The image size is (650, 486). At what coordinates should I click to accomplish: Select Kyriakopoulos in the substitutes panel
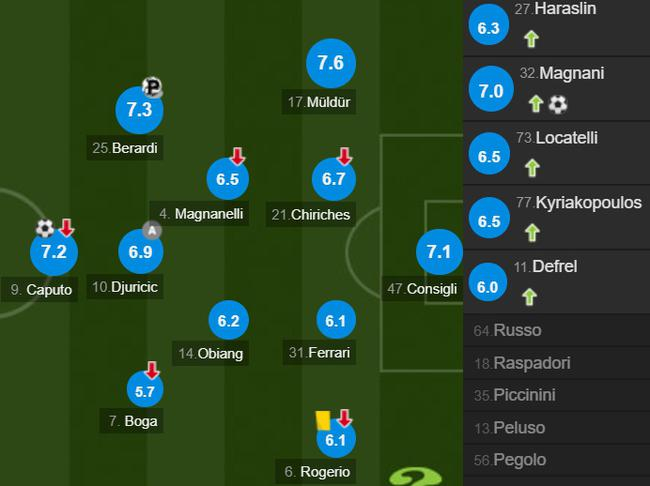coord(556,219)
